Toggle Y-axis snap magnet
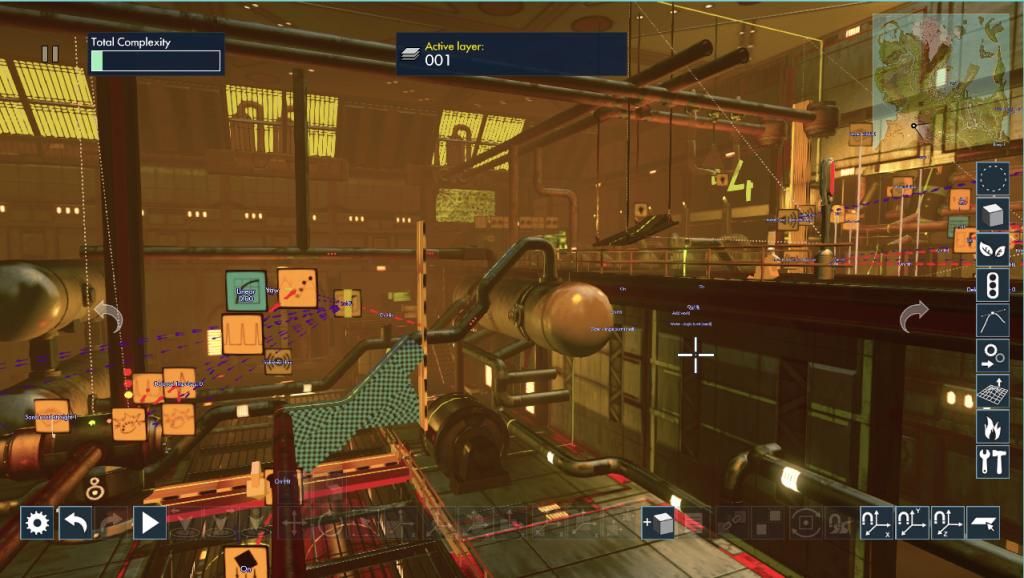Screen dimensions: 1024x578 pos(912,523)
